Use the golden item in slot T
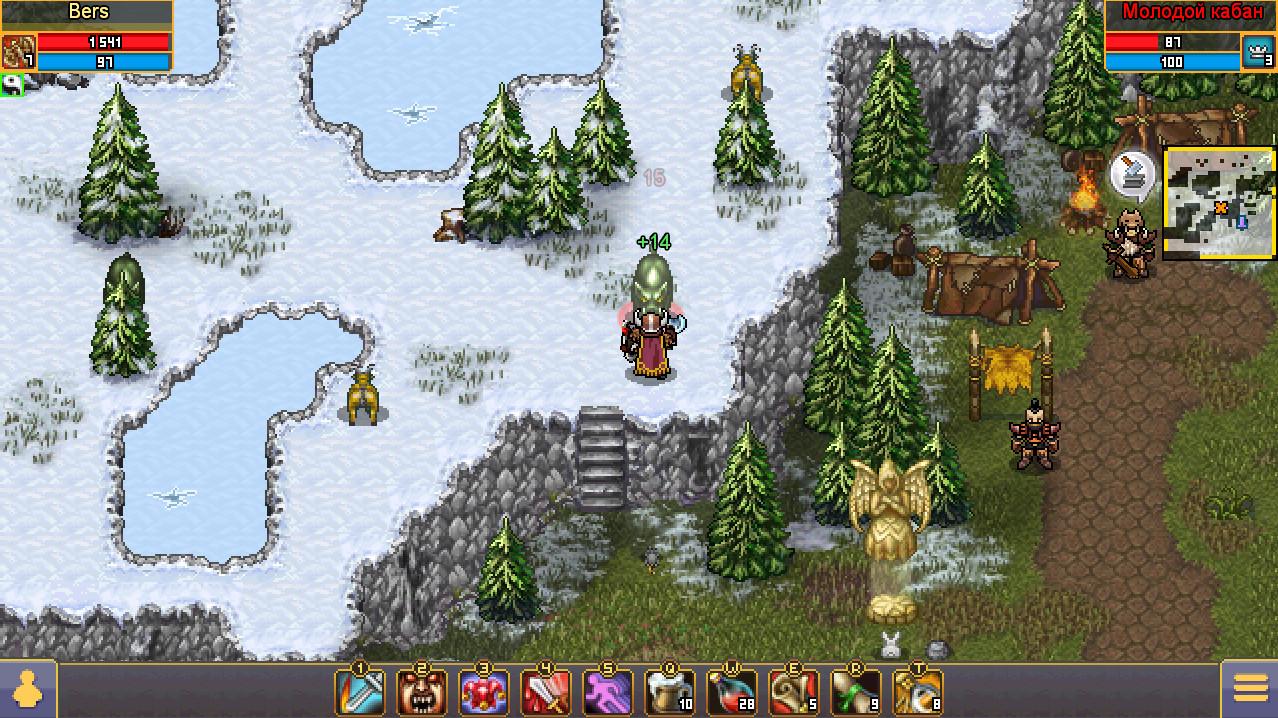This screenshot has width=1278, height=718. pyautogui.click(x=917, y=692)
